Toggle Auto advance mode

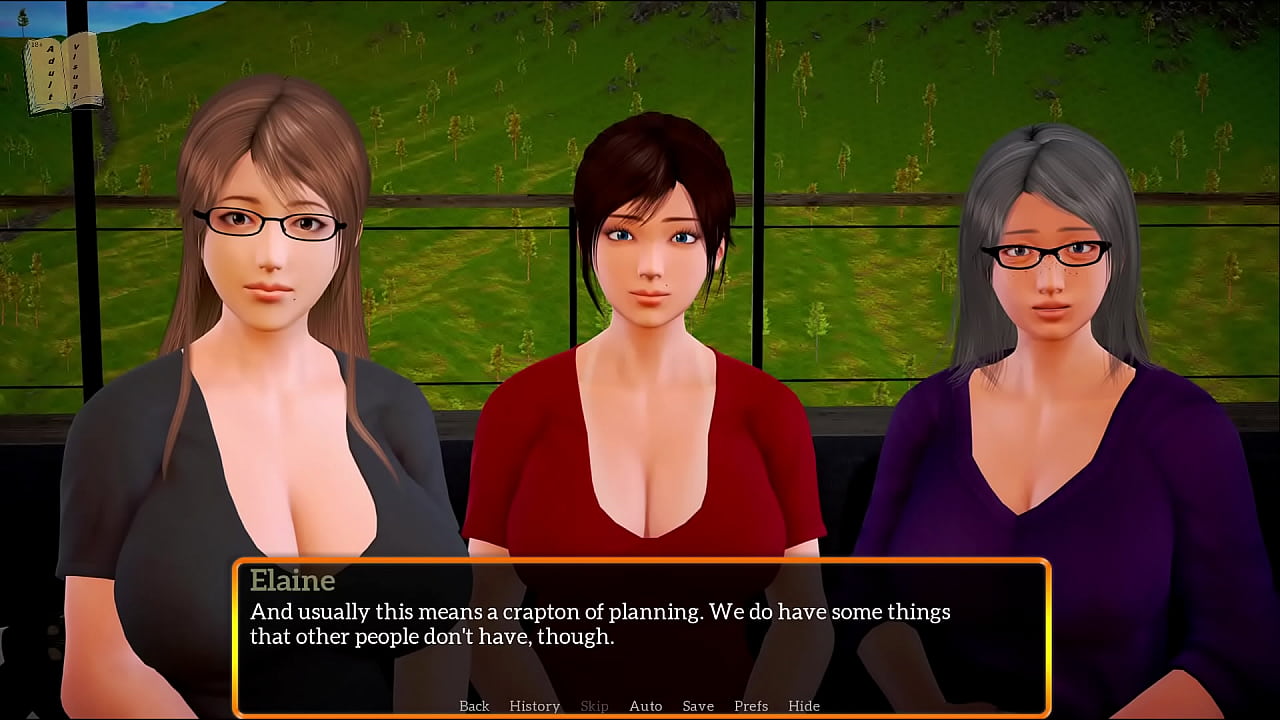(x=645, y=706)
